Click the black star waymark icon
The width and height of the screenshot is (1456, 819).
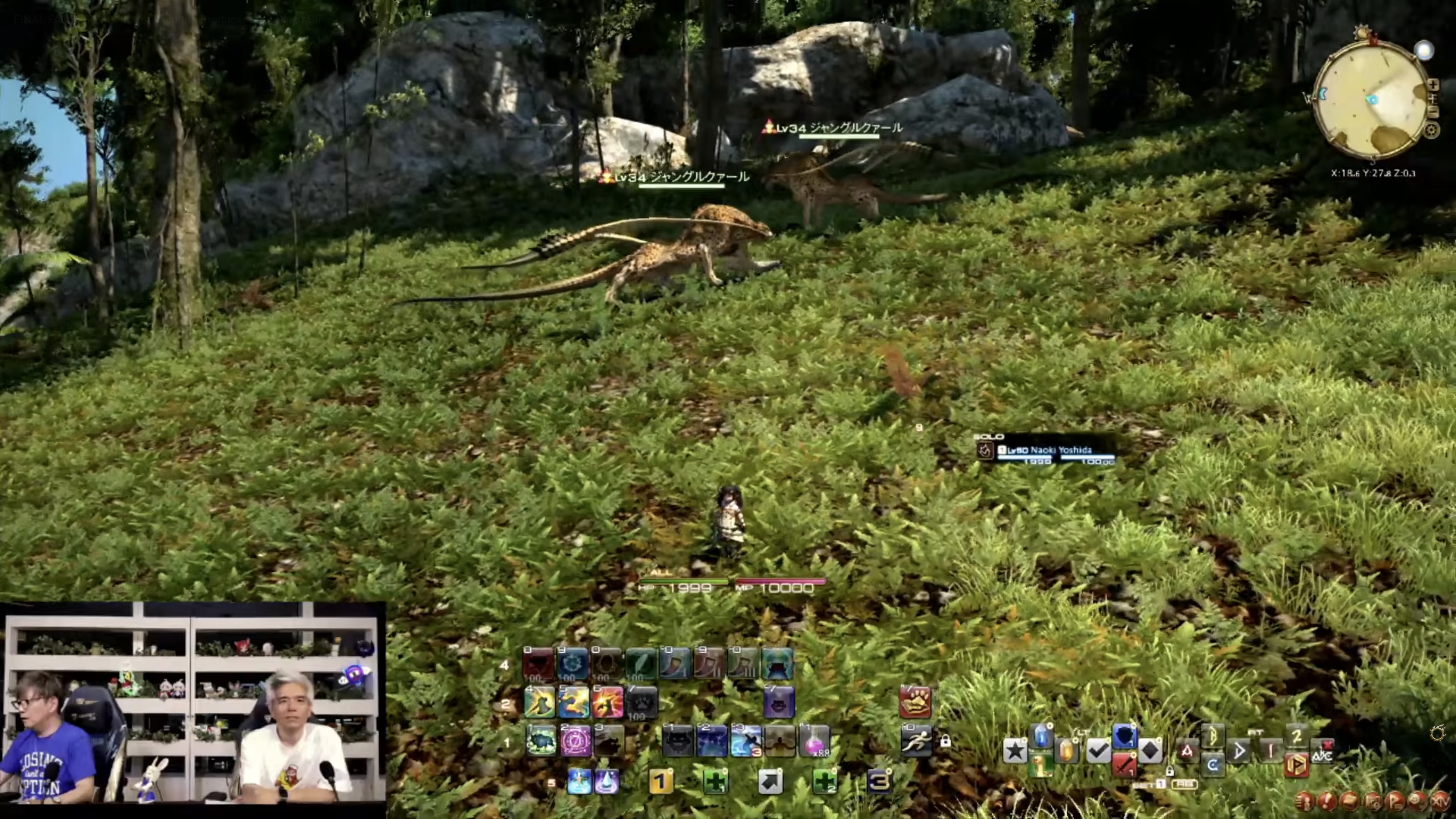[x=1015, y=751]
